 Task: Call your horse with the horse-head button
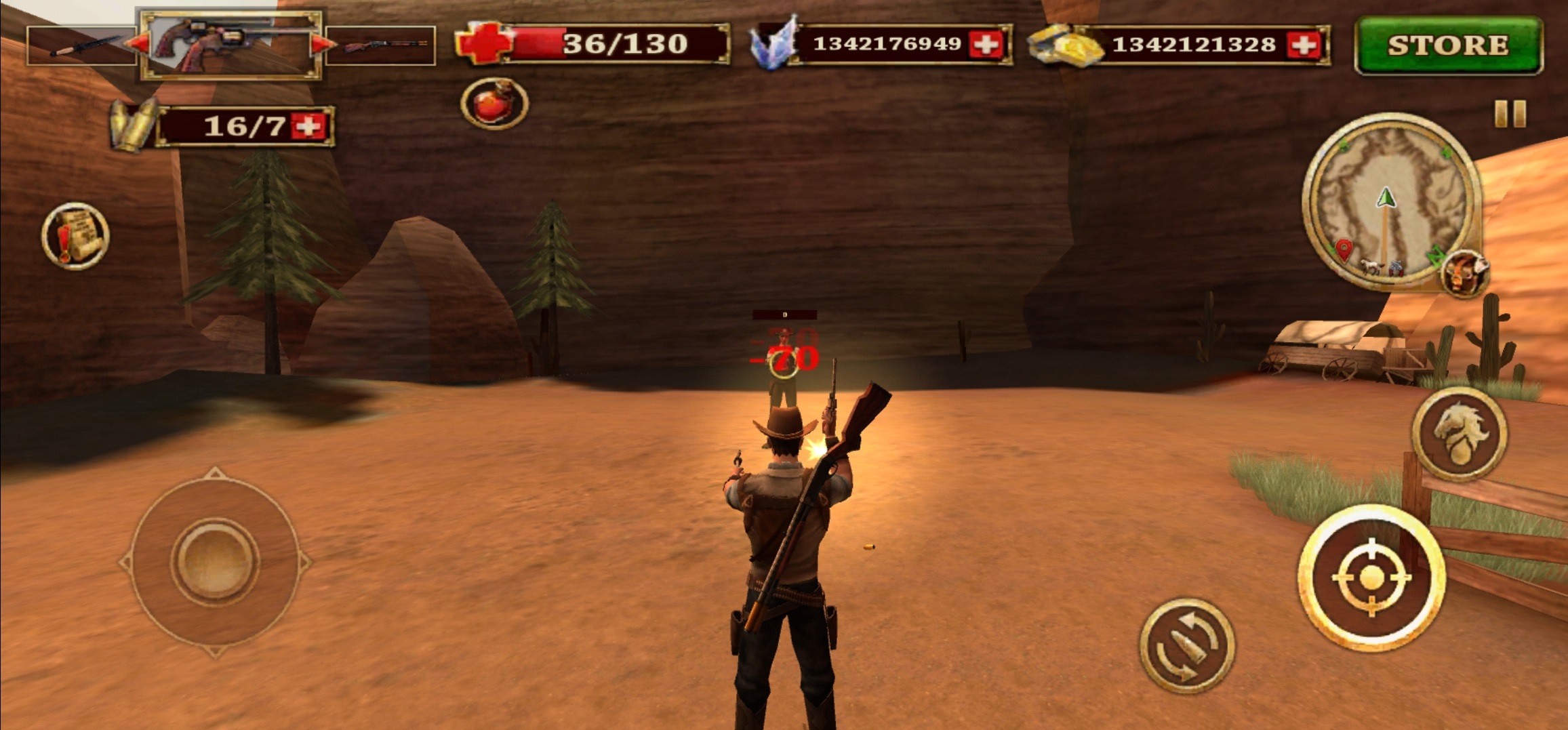(1460, 434)
